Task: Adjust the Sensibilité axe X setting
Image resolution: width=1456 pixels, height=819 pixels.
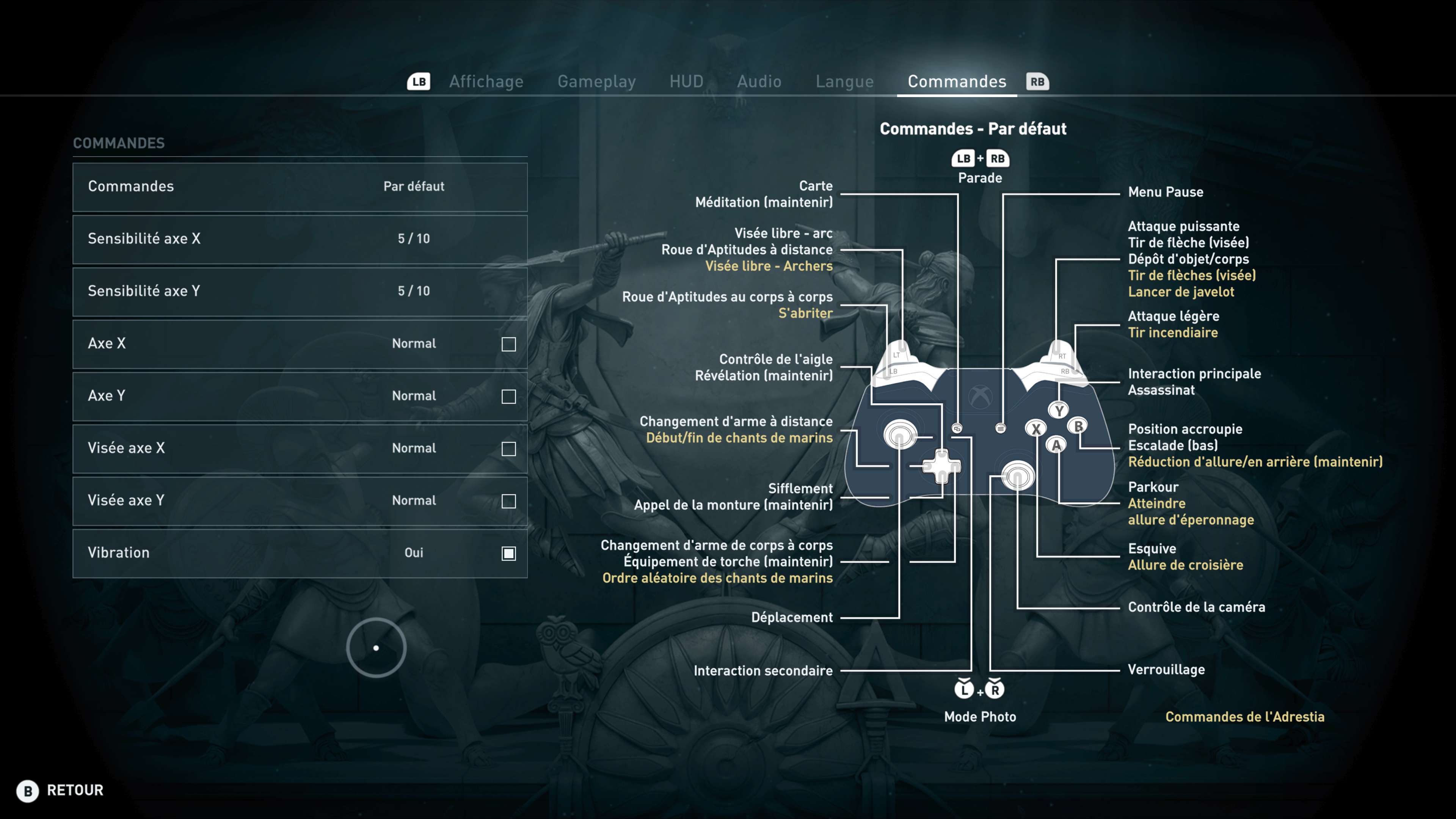Action: (x=300, y=239)
